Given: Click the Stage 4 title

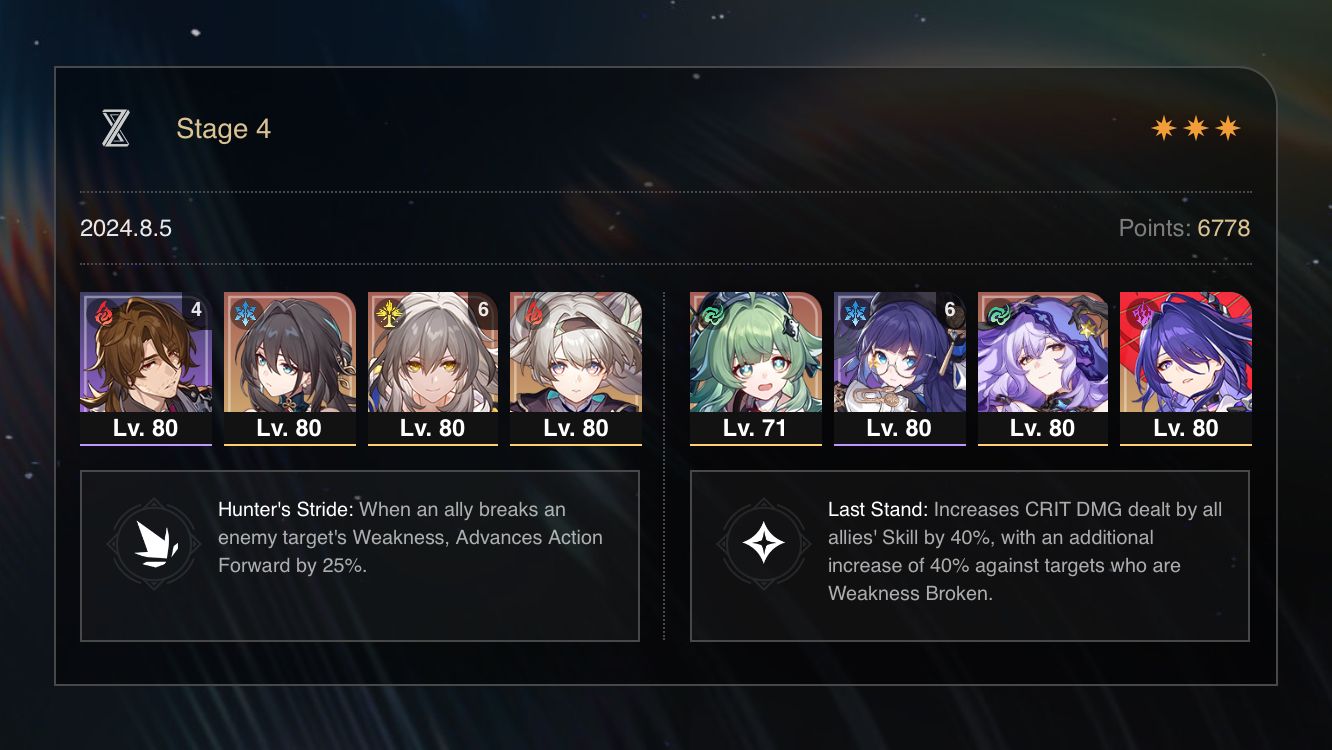Looking at the screenshot, I should [222, 128].
